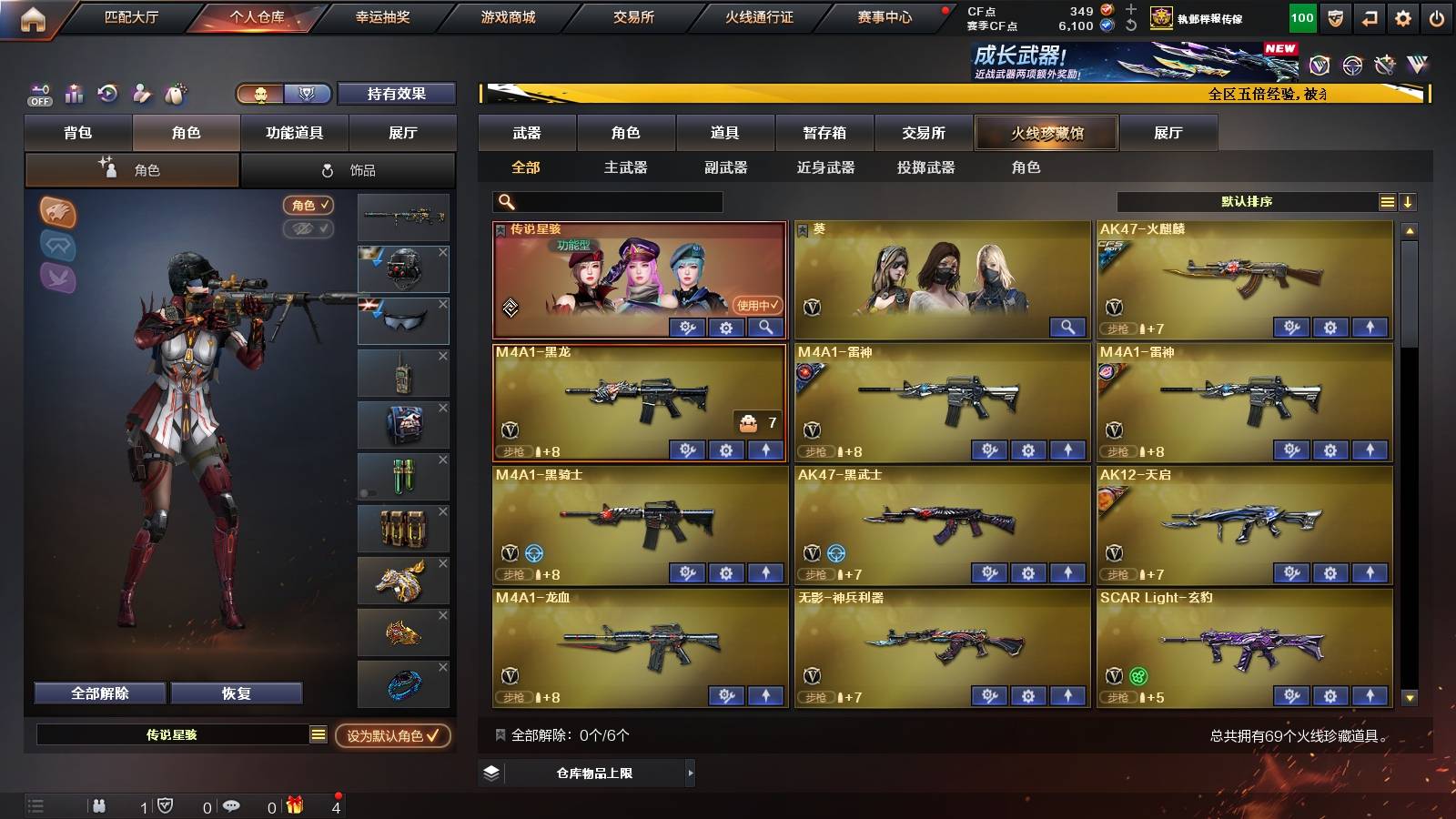Toggle the 角色 checkmark in the preview panel
Image resolution: width=1456 pixels, height=819 pixels.
pyautogui.click(x=309, y=206)
